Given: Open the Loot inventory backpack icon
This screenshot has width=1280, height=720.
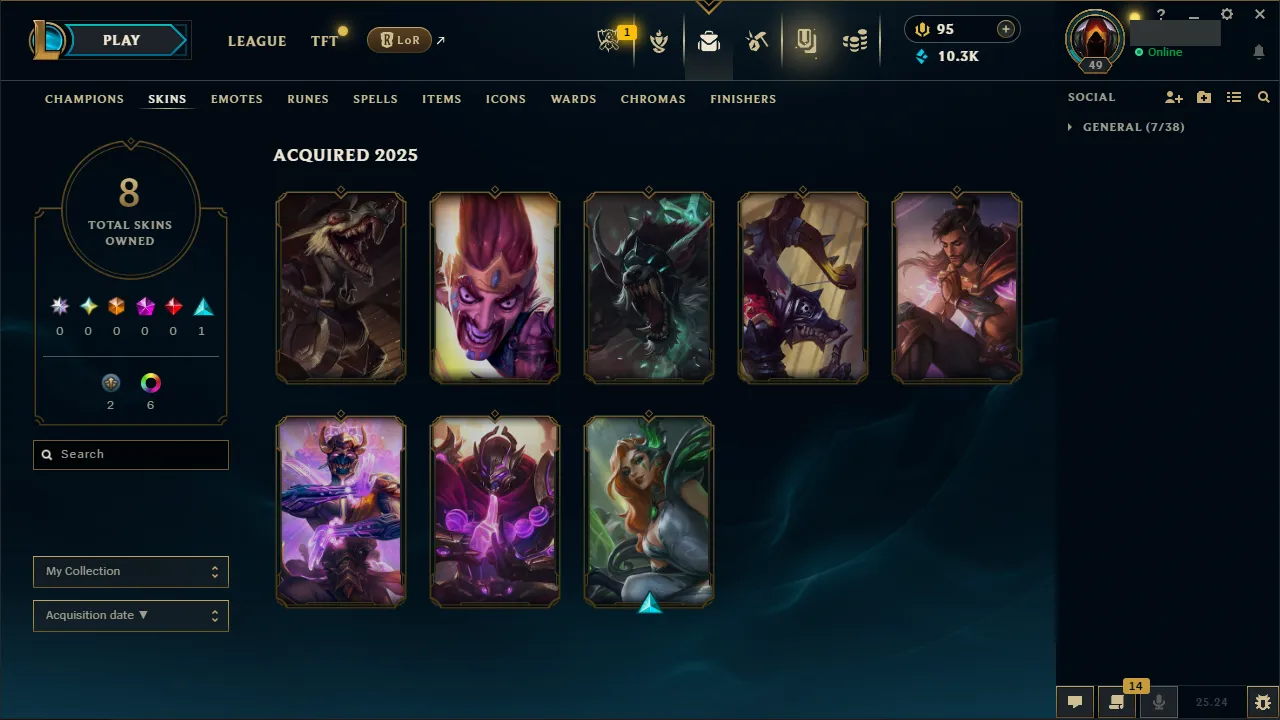Looking at the screenshot, I should click(x=709, y=42).
